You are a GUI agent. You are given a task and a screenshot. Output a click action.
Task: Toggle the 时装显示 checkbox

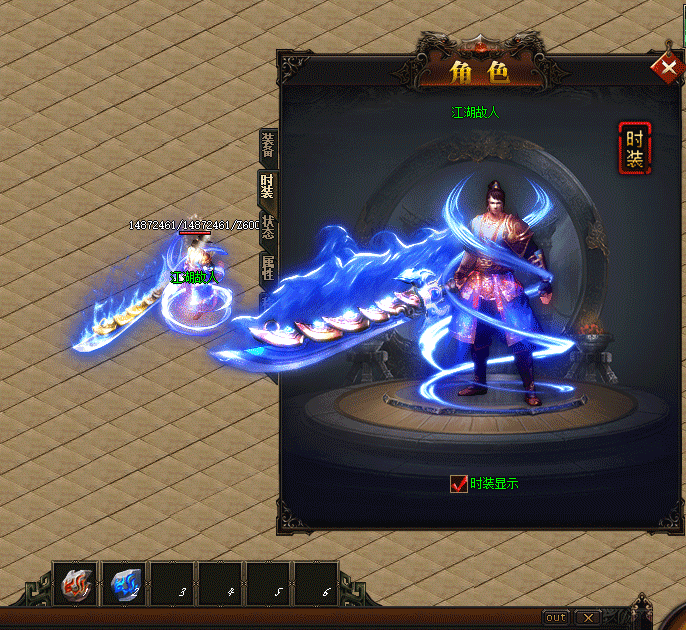[459, 484]
